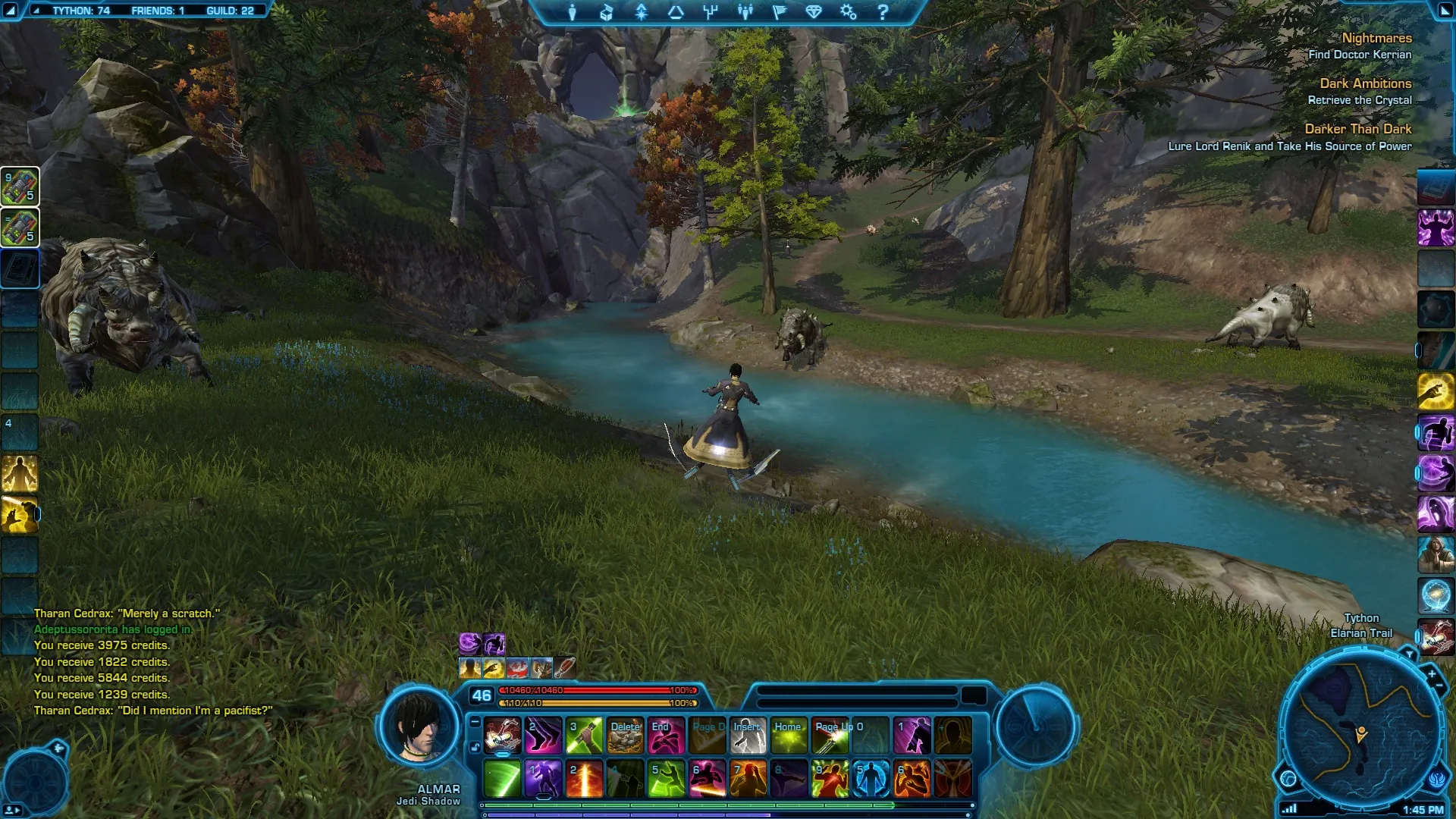The width and height of the screenshot is (1456, 819).
Task: Activate the green lightsaber ability bound to 3
Action: click(584, 735)
